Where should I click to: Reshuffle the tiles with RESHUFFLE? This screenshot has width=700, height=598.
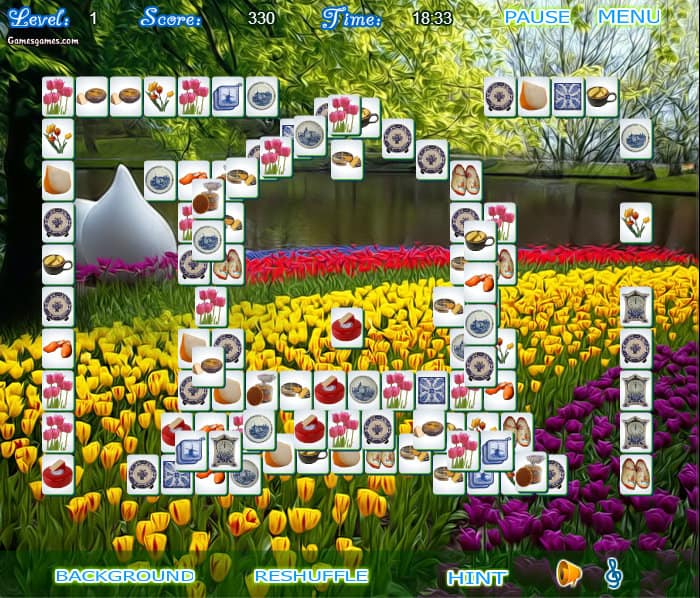[311, 576]
